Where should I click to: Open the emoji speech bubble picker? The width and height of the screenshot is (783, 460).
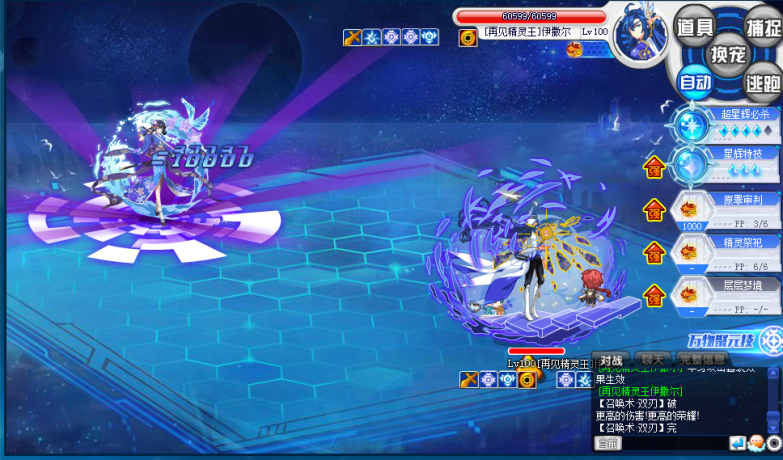755,443
